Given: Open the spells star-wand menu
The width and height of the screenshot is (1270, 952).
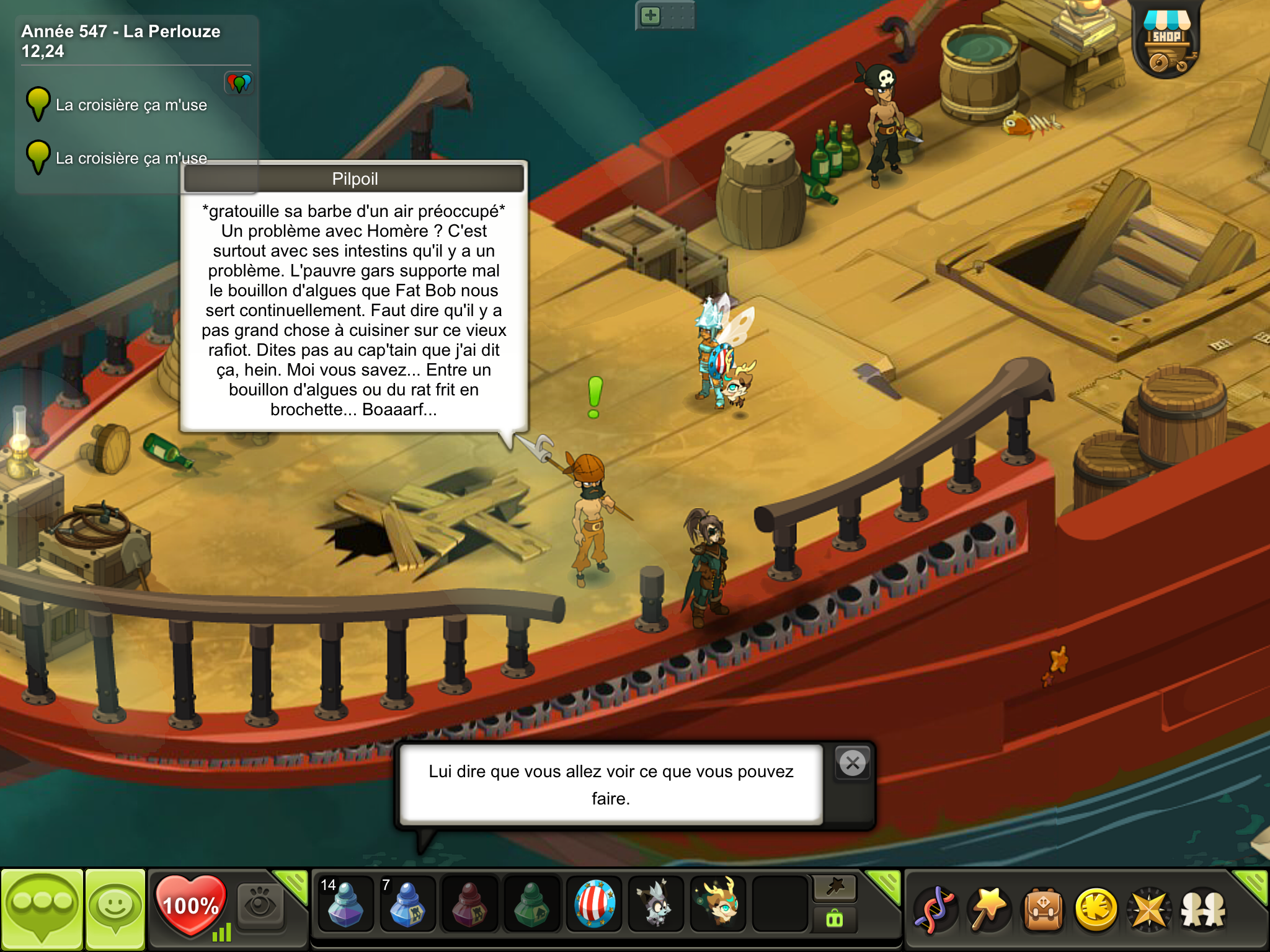Looking at the screenshot, I should tap(988, 909).
